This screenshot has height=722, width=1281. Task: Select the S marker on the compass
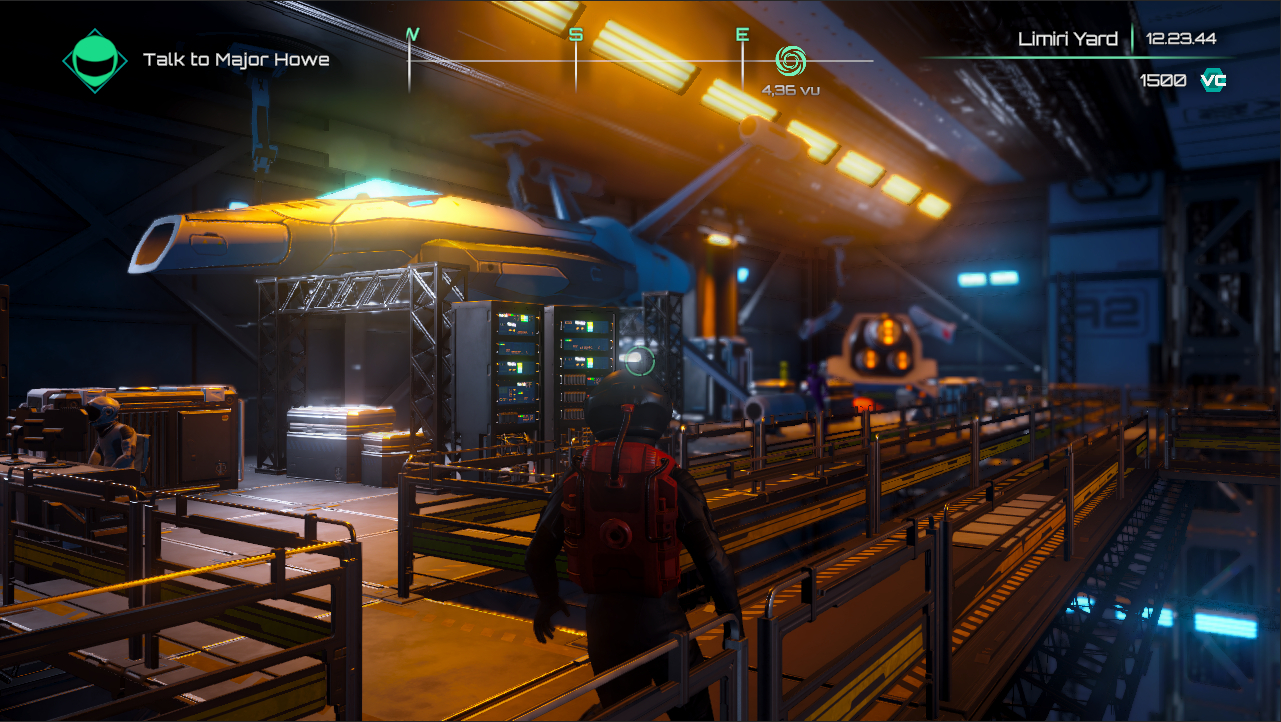[574, 34]
